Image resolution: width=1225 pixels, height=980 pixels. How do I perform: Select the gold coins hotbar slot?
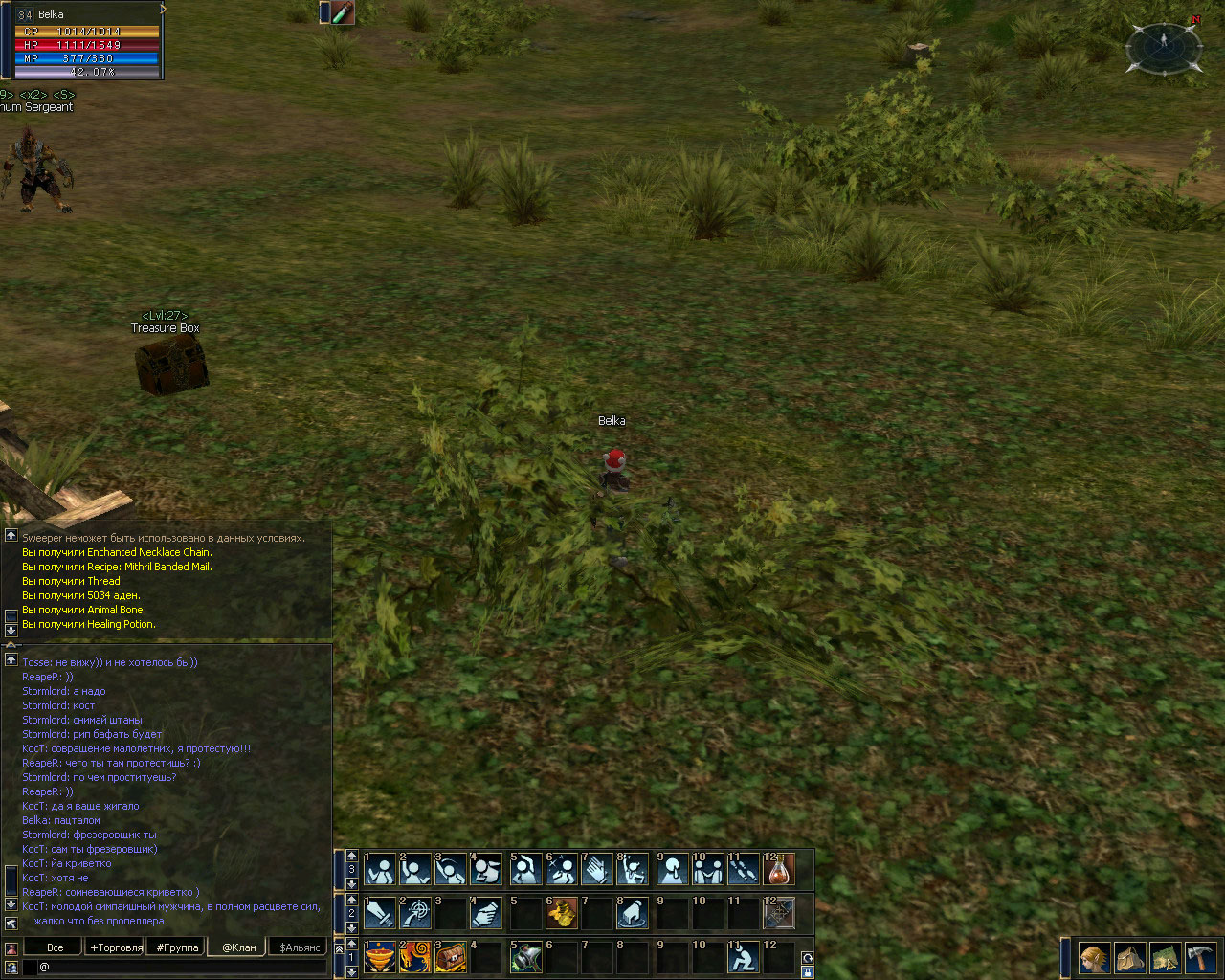point(561,913)
